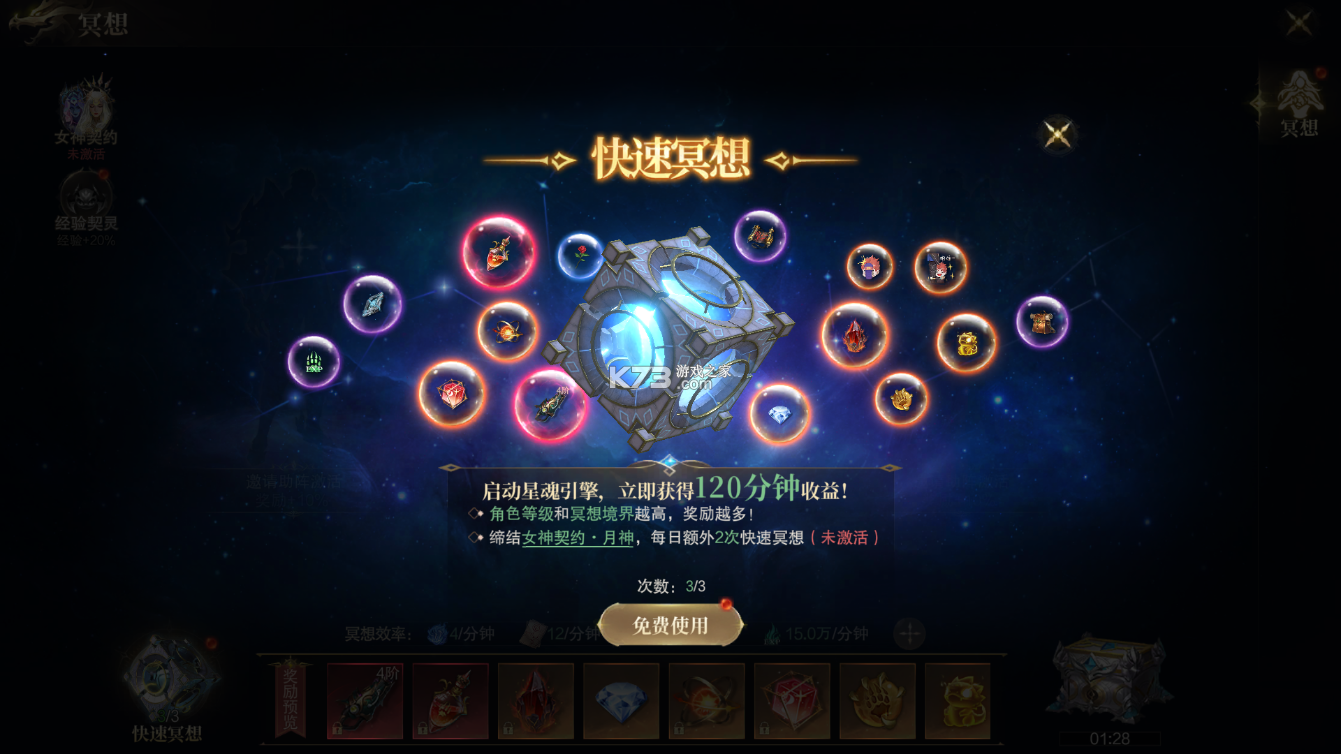Select the golden cat reward orb

[965, 343]
